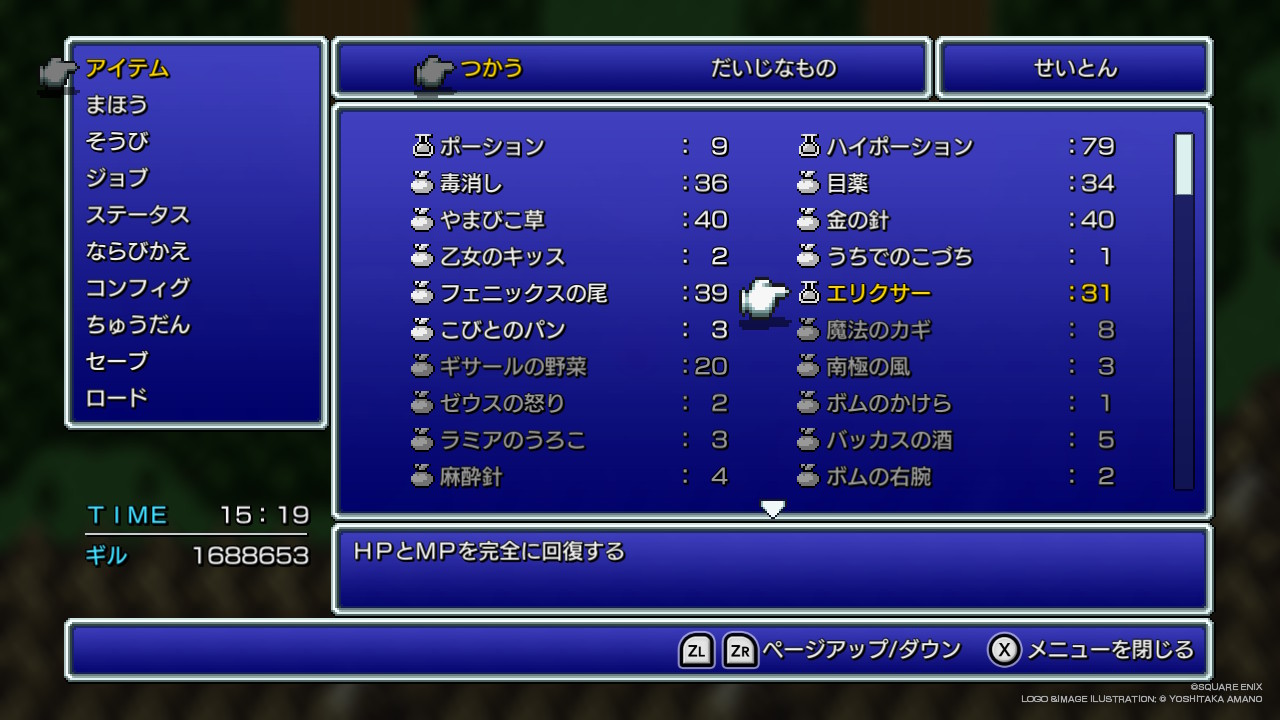1280x720 pixels.
Task: Open the ジョブ (Job) menu entry
Action: [117, 178]
